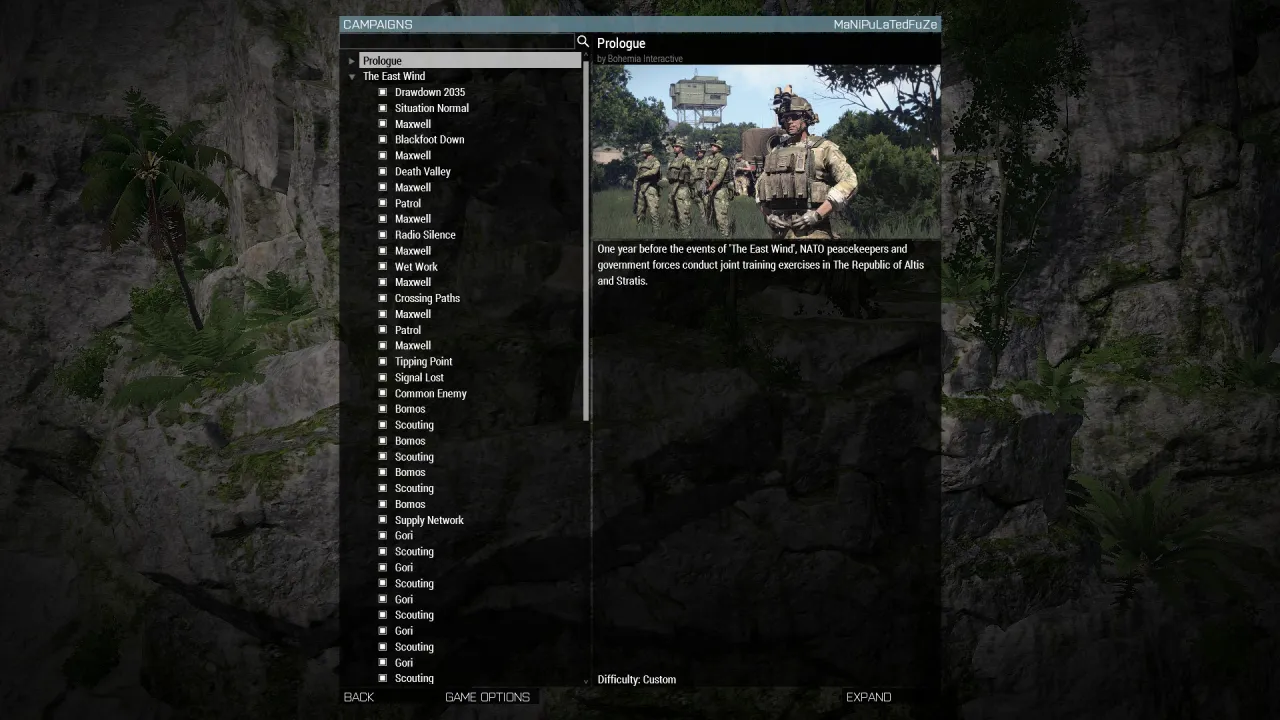The image size is (1280, 720).
Task: Toggle the Blackfoot Down checkbox
Action: 382,139
